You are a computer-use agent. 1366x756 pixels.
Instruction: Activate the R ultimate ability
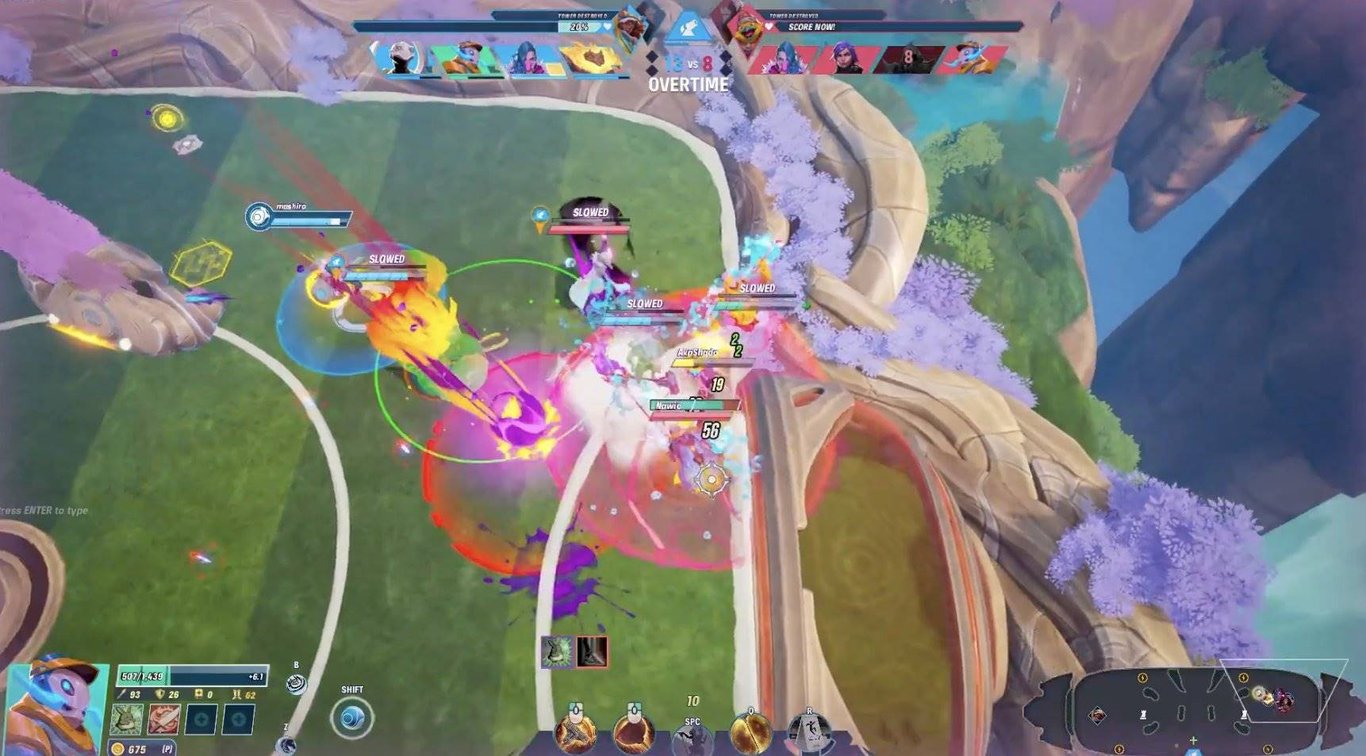click(x=808, y=735)
